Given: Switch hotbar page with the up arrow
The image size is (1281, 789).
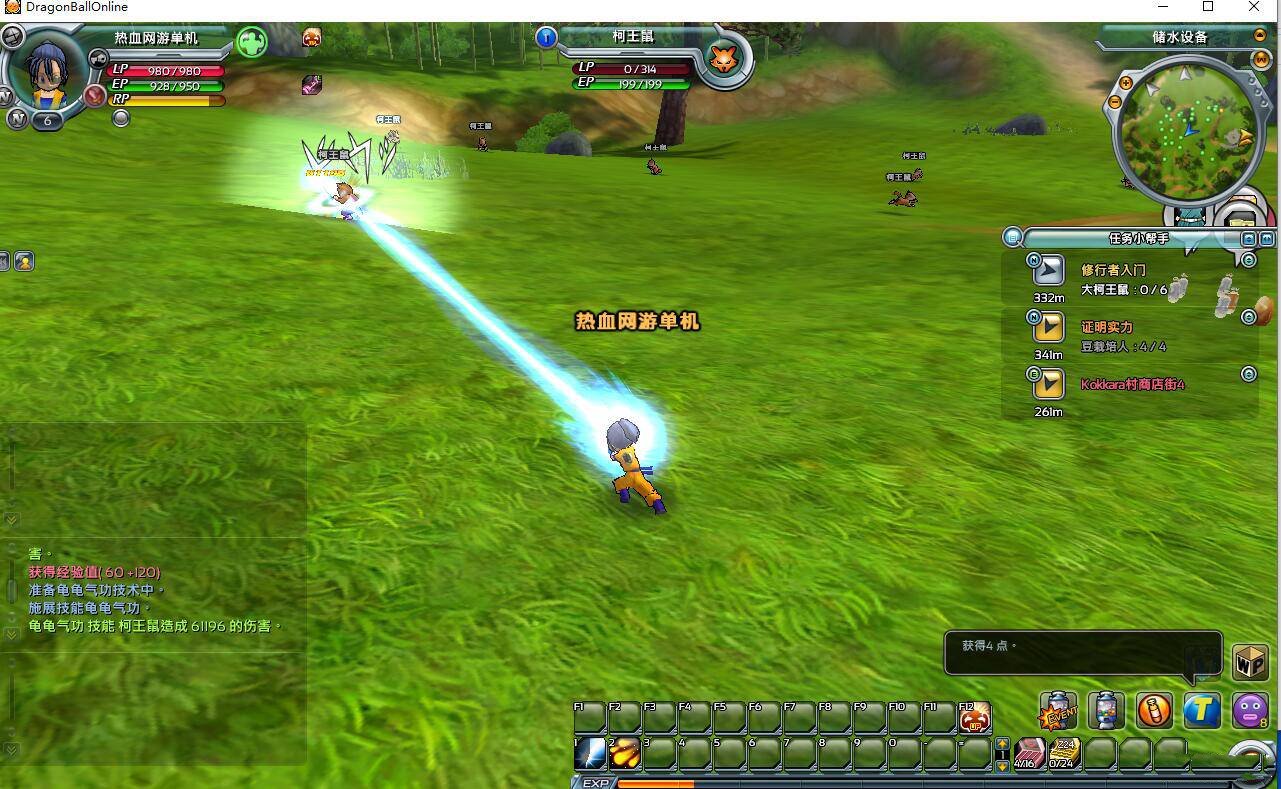Looking at the screenshot, I should 1002,744.
